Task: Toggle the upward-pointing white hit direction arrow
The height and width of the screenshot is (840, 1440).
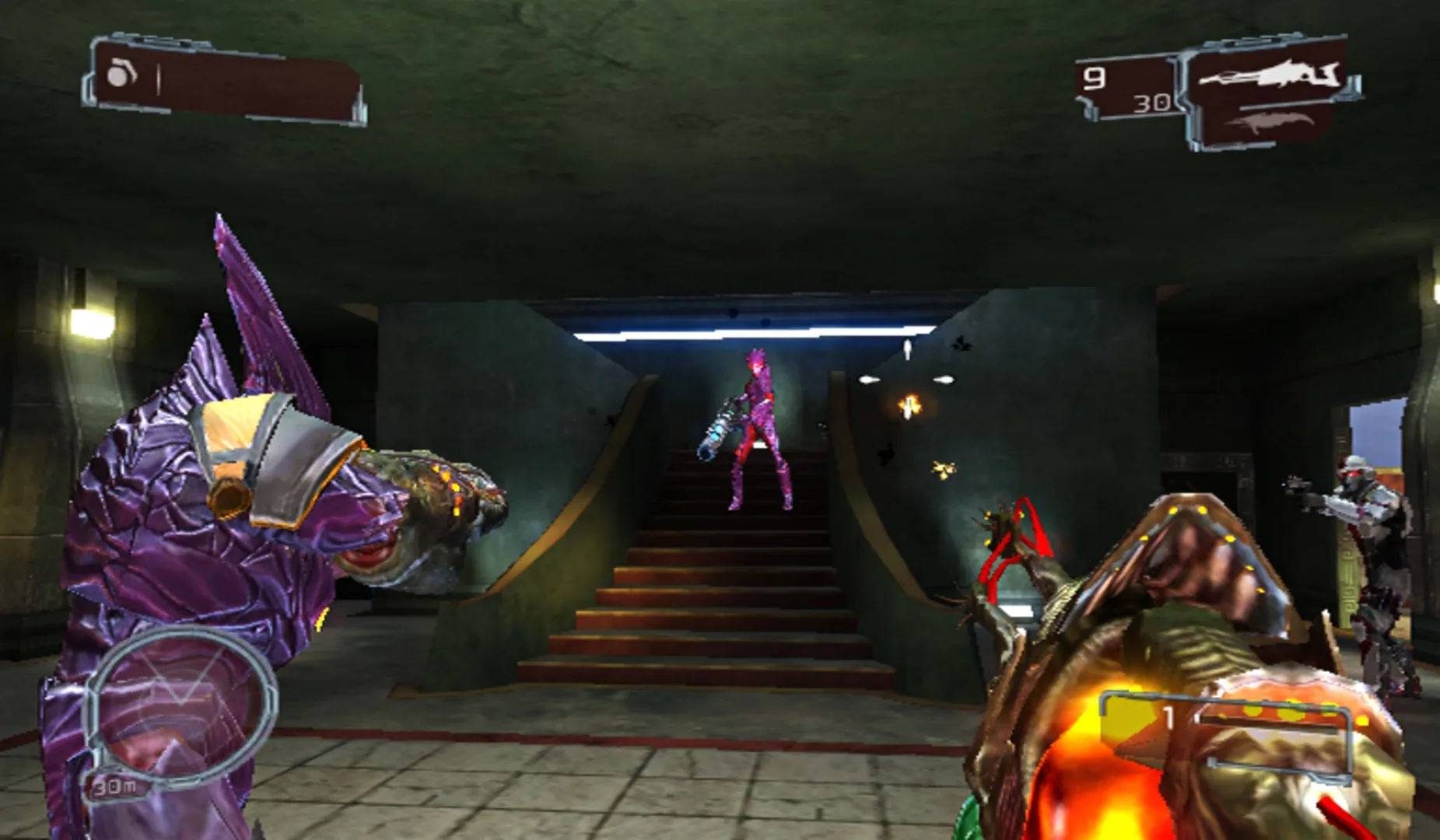Action: 906,350
